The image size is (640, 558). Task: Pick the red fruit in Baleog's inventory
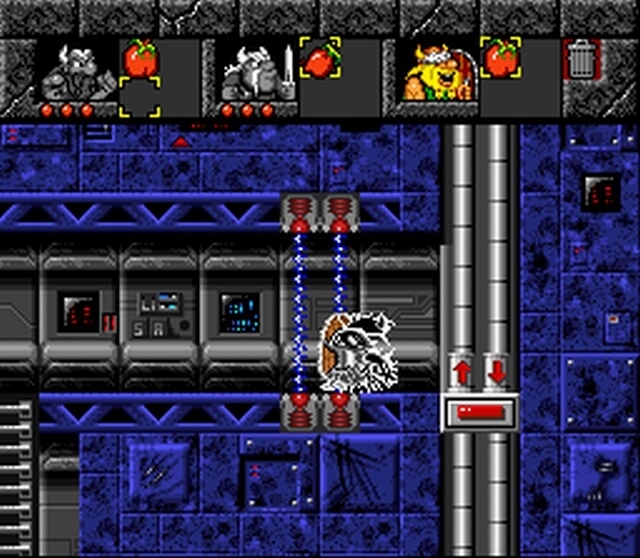tap(319, 58)
